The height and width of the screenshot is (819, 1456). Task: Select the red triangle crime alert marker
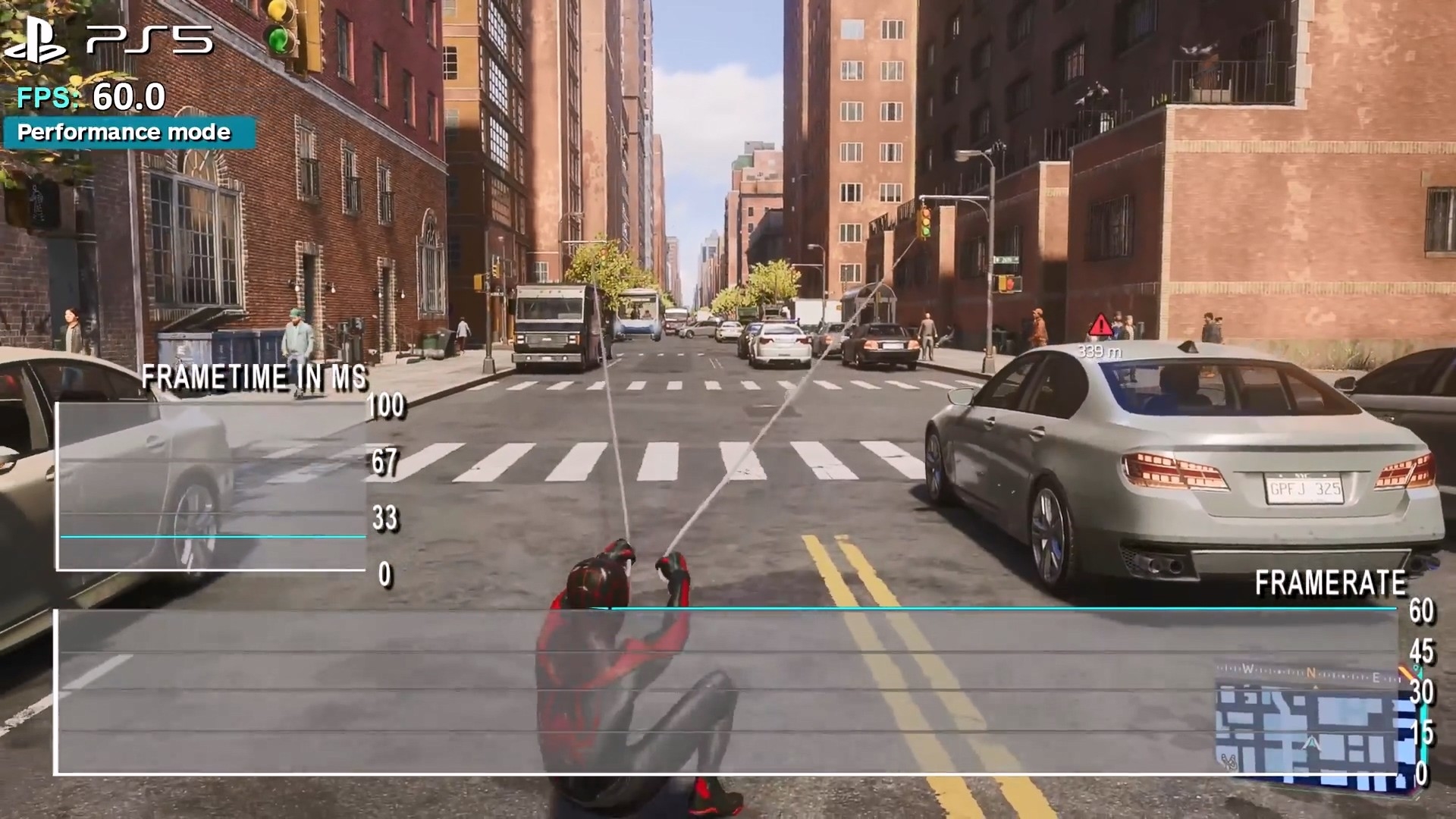coord(1100,327)
